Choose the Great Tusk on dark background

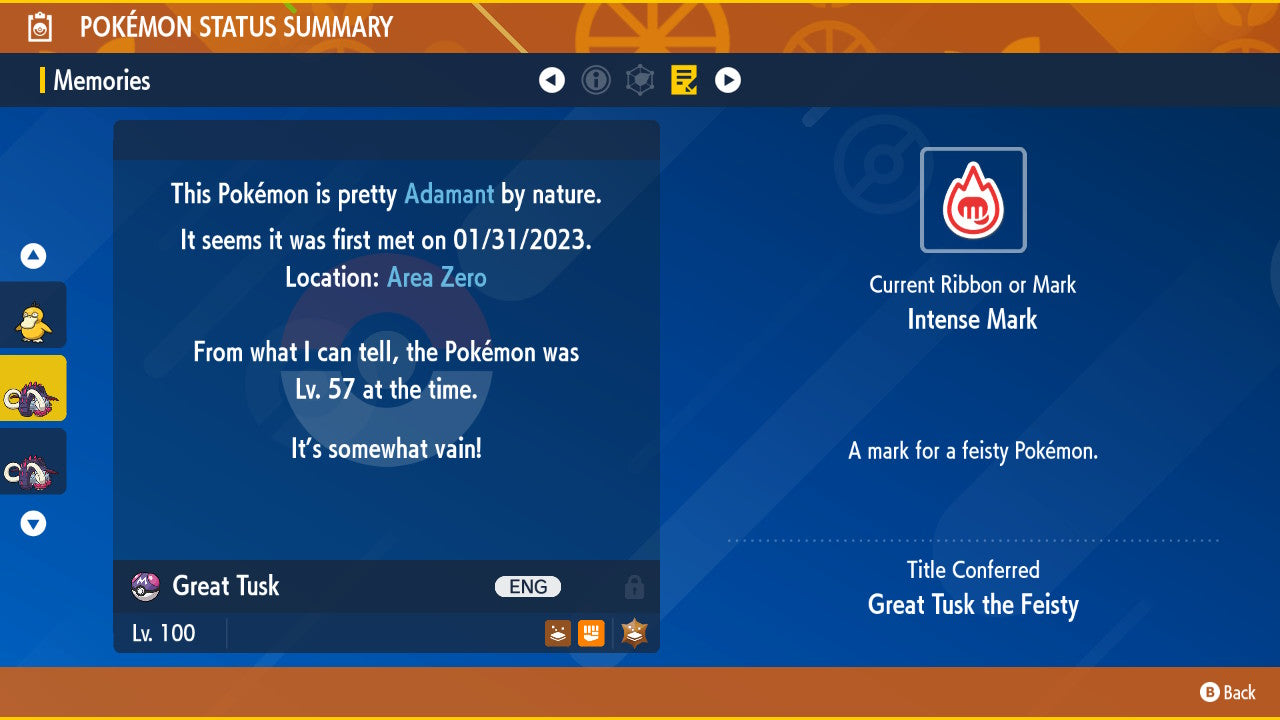coord(33,461)
